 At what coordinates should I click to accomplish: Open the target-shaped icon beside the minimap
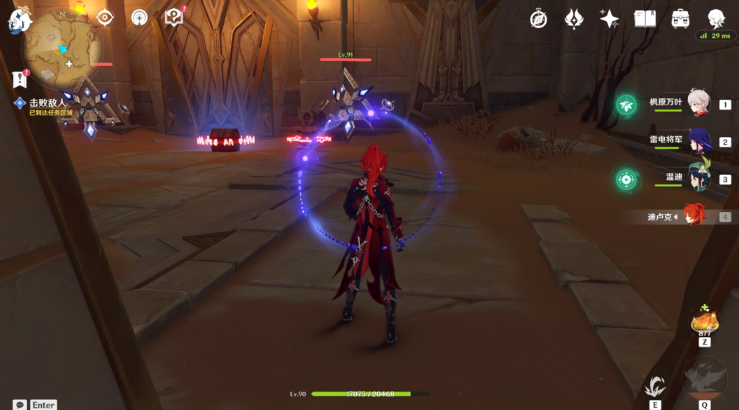click(106, 17)
